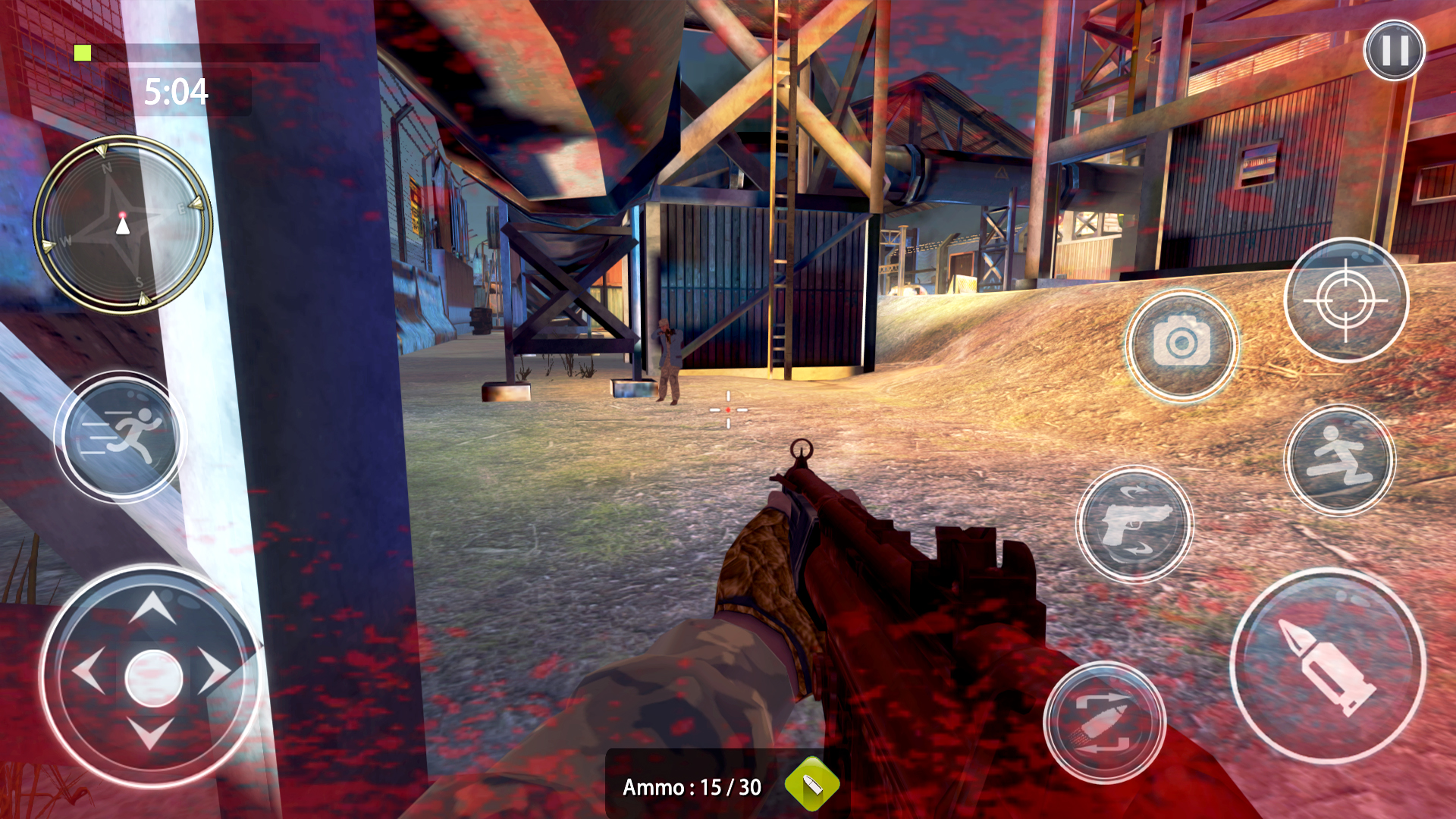Activate the sprint button

tap(121, 437)
